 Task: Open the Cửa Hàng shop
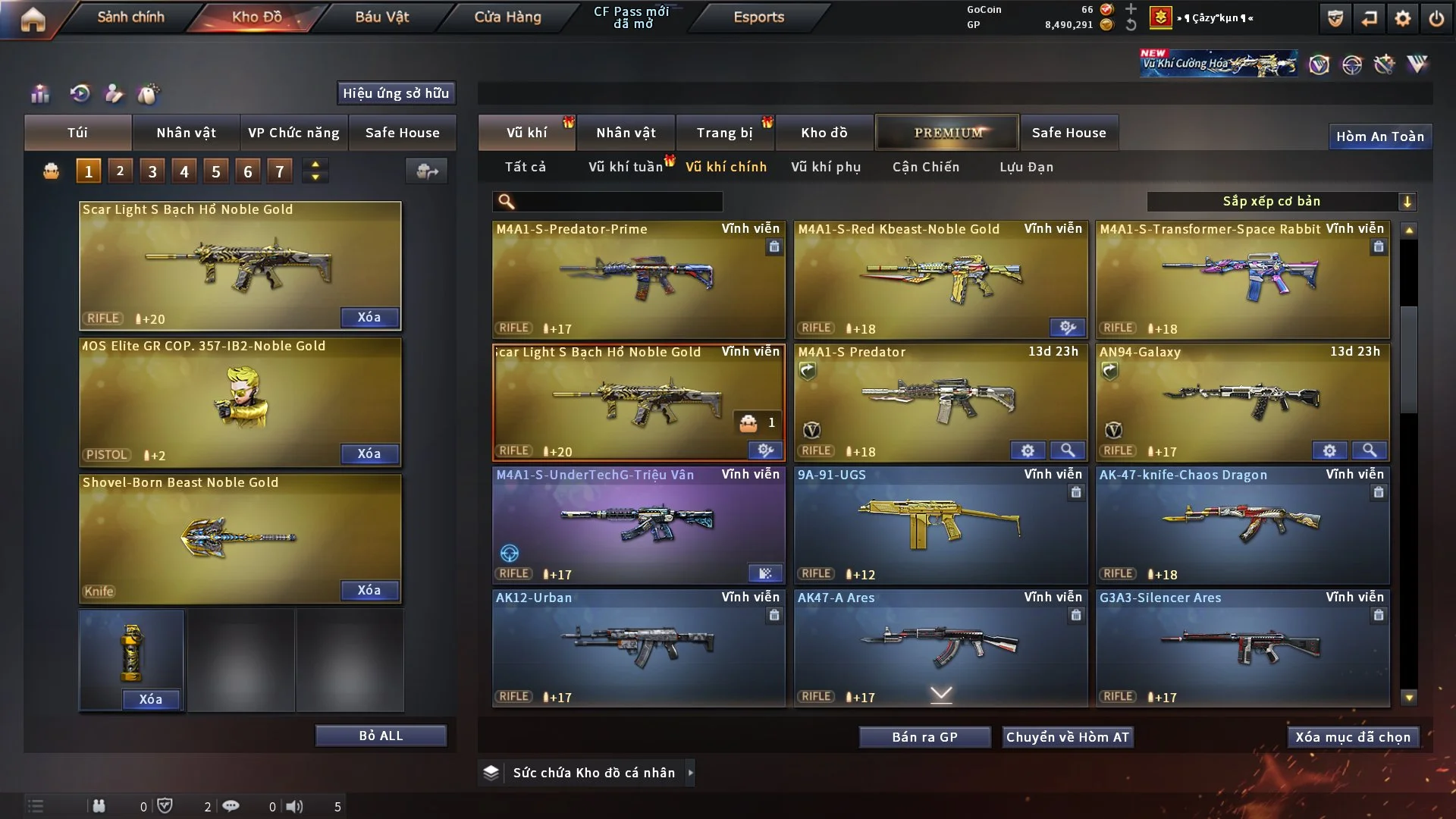click(507, 17)
